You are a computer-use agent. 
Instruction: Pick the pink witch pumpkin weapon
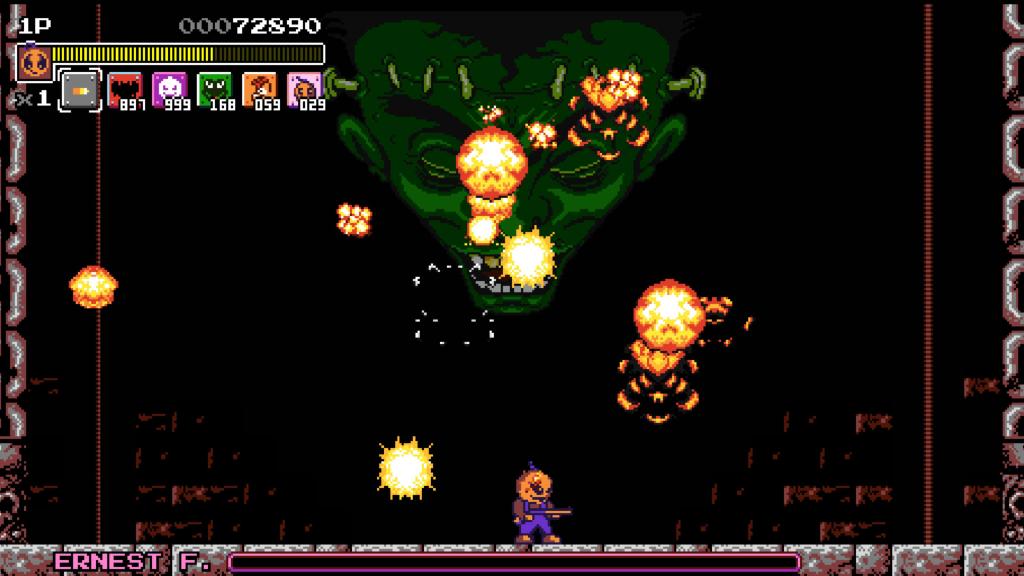point(303,90)
